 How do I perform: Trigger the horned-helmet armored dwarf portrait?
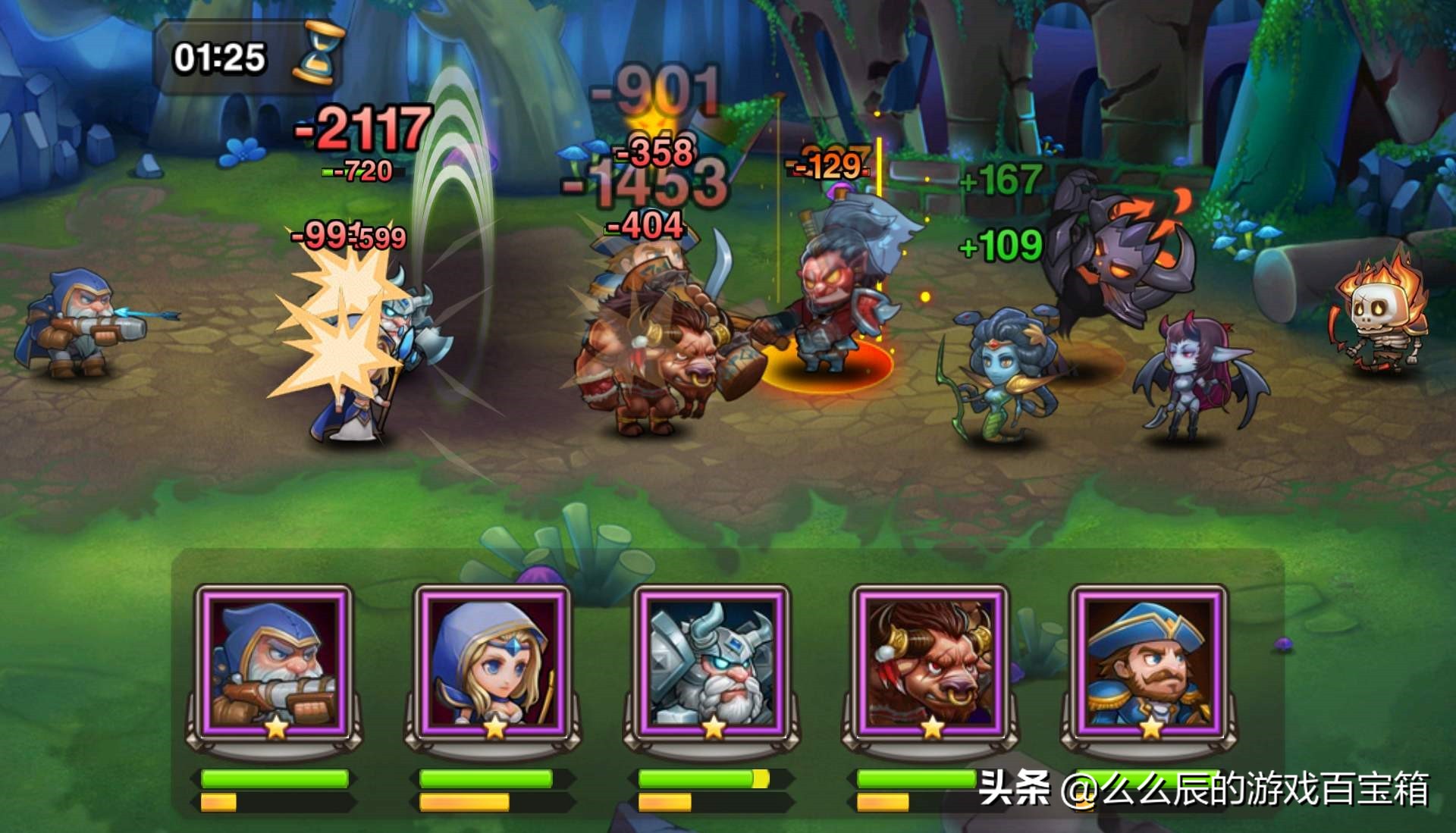click(x=711, y=663)
